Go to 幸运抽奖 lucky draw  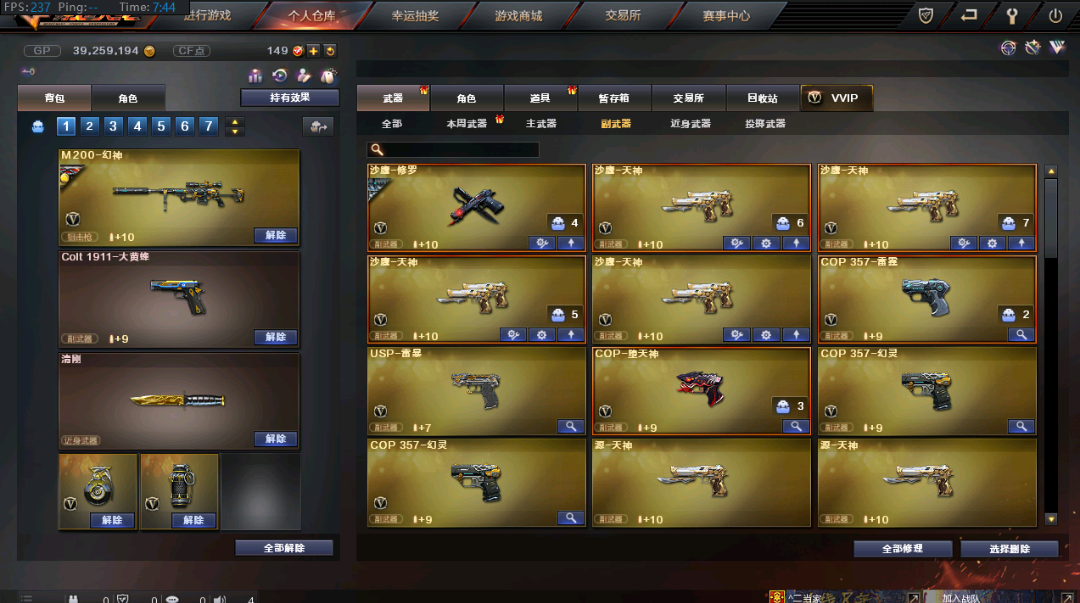coord(412,16)
